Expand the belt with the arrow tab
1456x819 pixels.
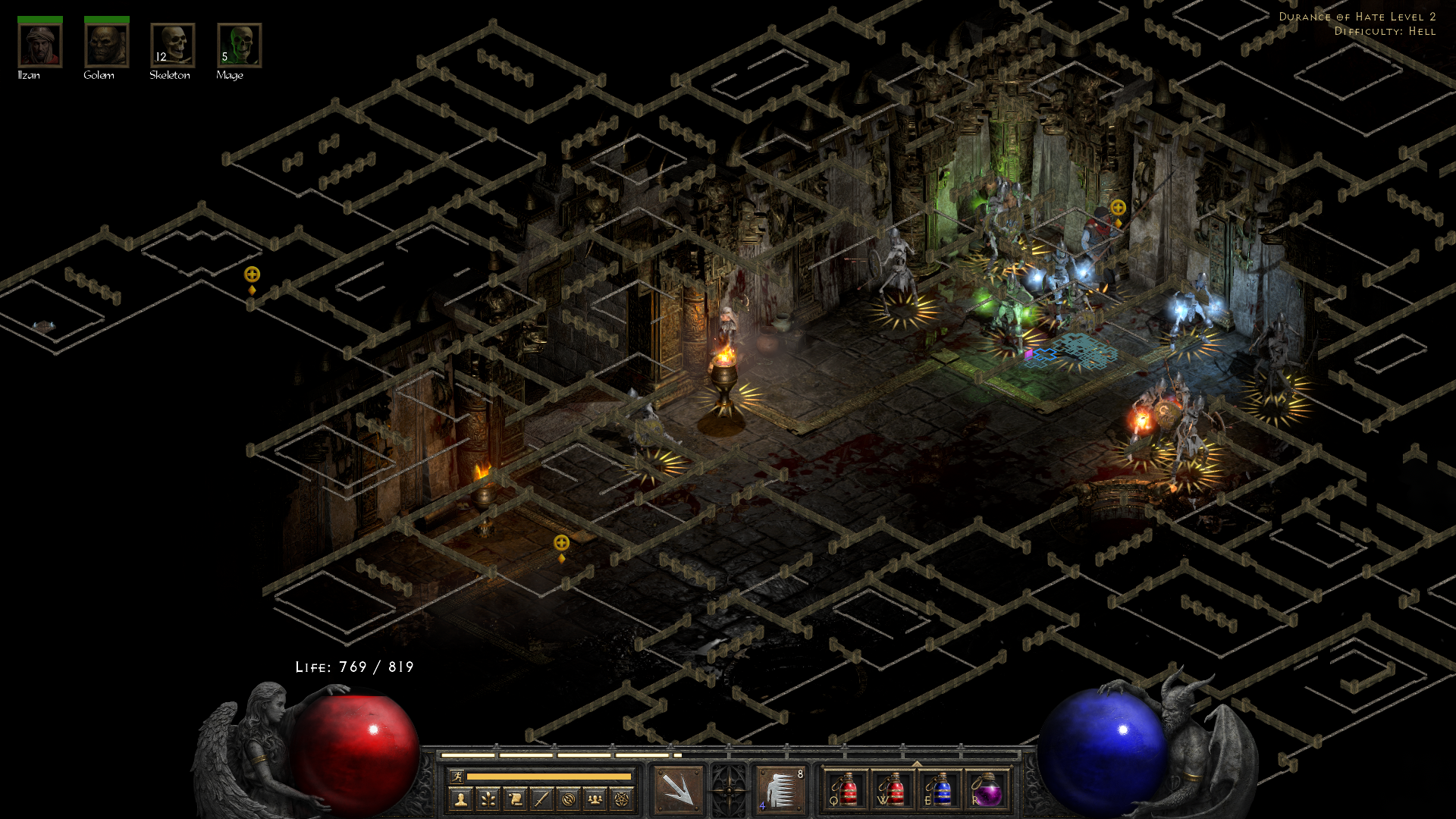pos(917,764)
